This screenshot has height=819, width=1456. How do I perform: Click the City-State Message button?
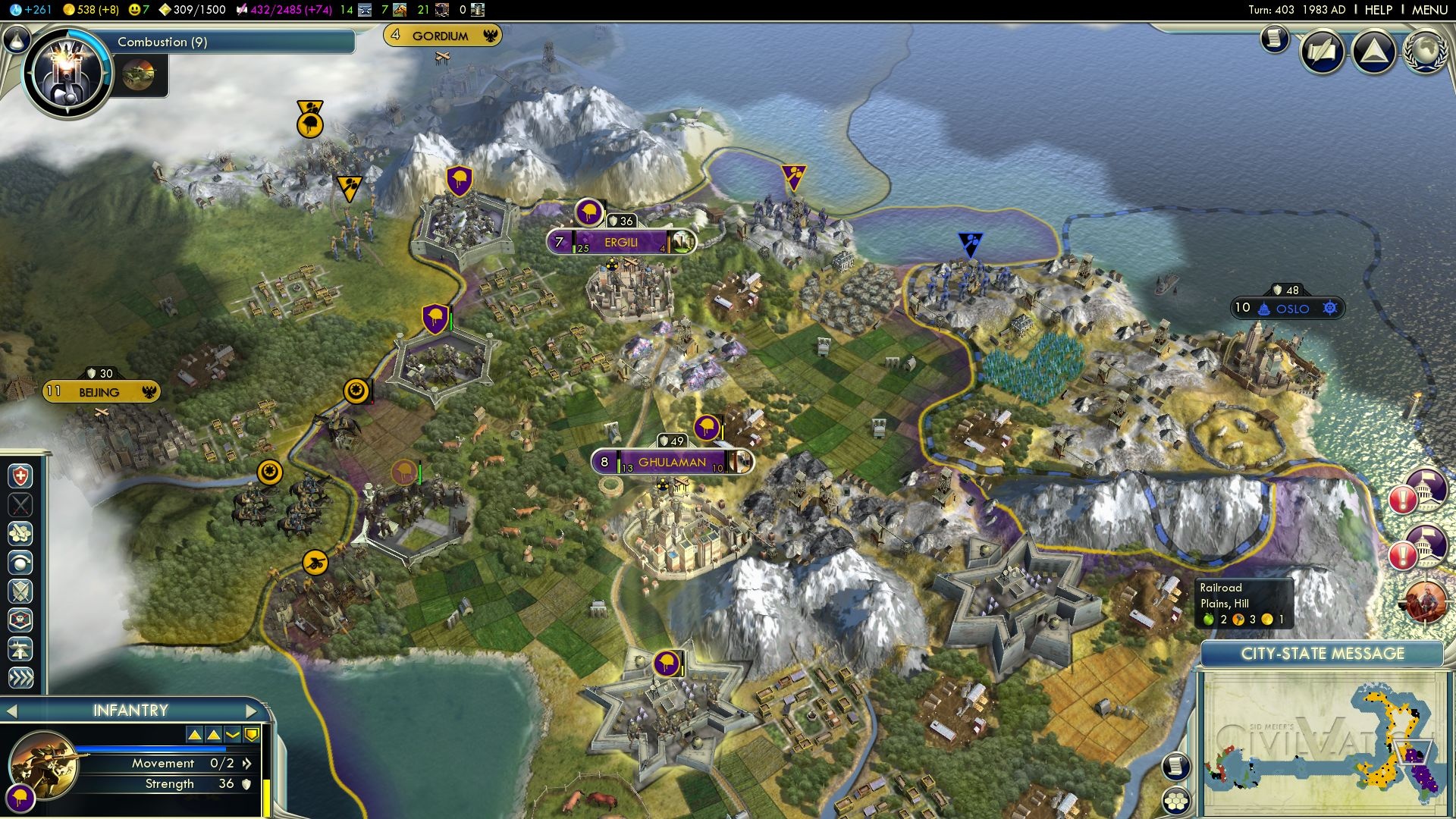coord(1322,654)
